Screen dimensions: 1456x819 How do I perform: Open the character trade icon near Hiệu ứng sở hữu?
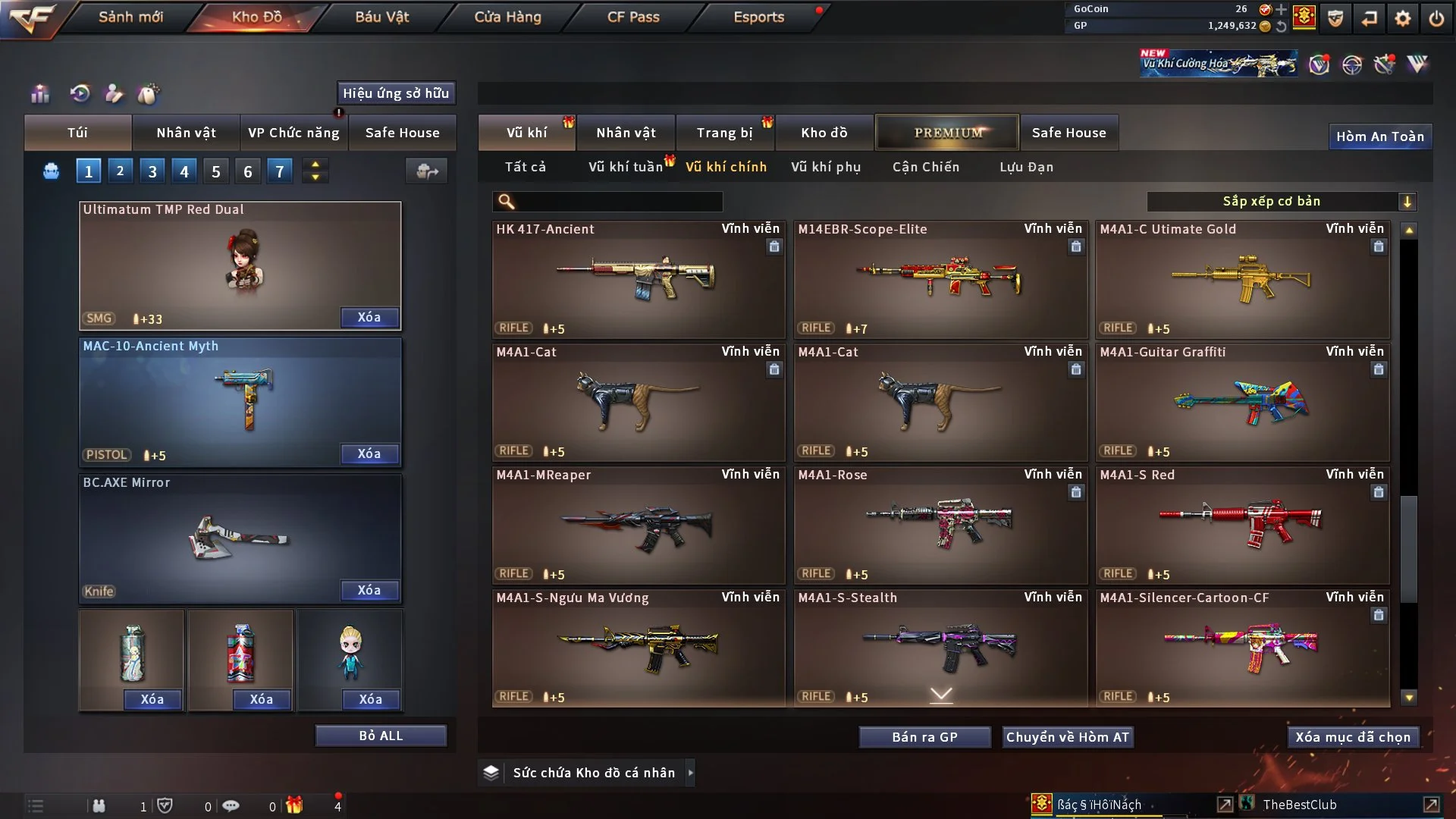(114, 94)
